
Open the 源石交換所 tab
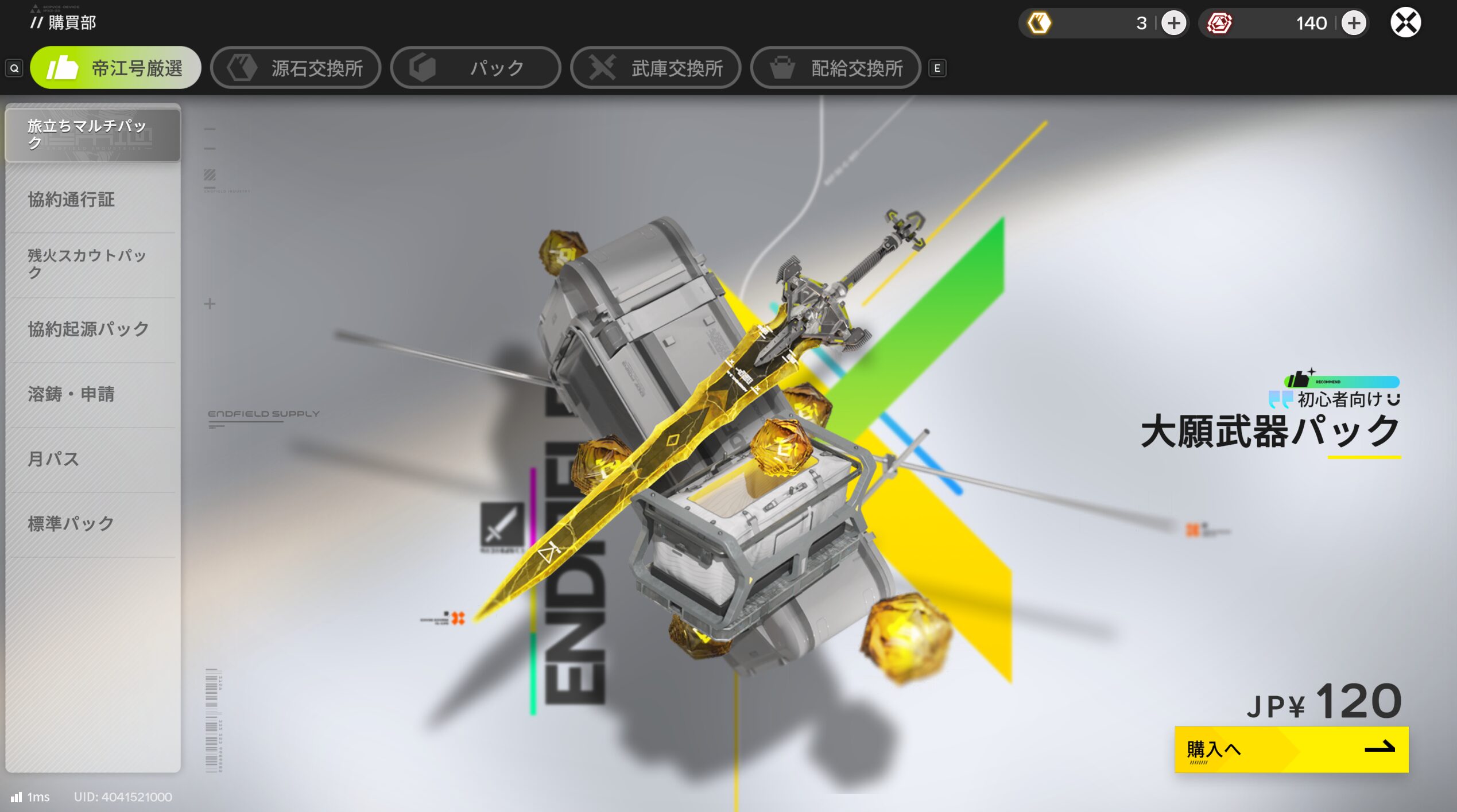(x=296, y=68)
